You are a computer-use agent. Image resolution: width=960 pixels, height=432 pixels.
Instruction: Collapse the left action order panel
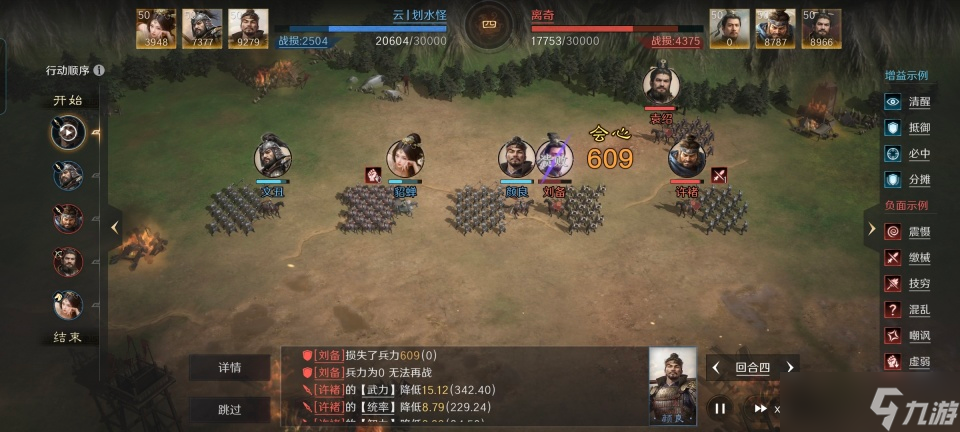point(115,227)
